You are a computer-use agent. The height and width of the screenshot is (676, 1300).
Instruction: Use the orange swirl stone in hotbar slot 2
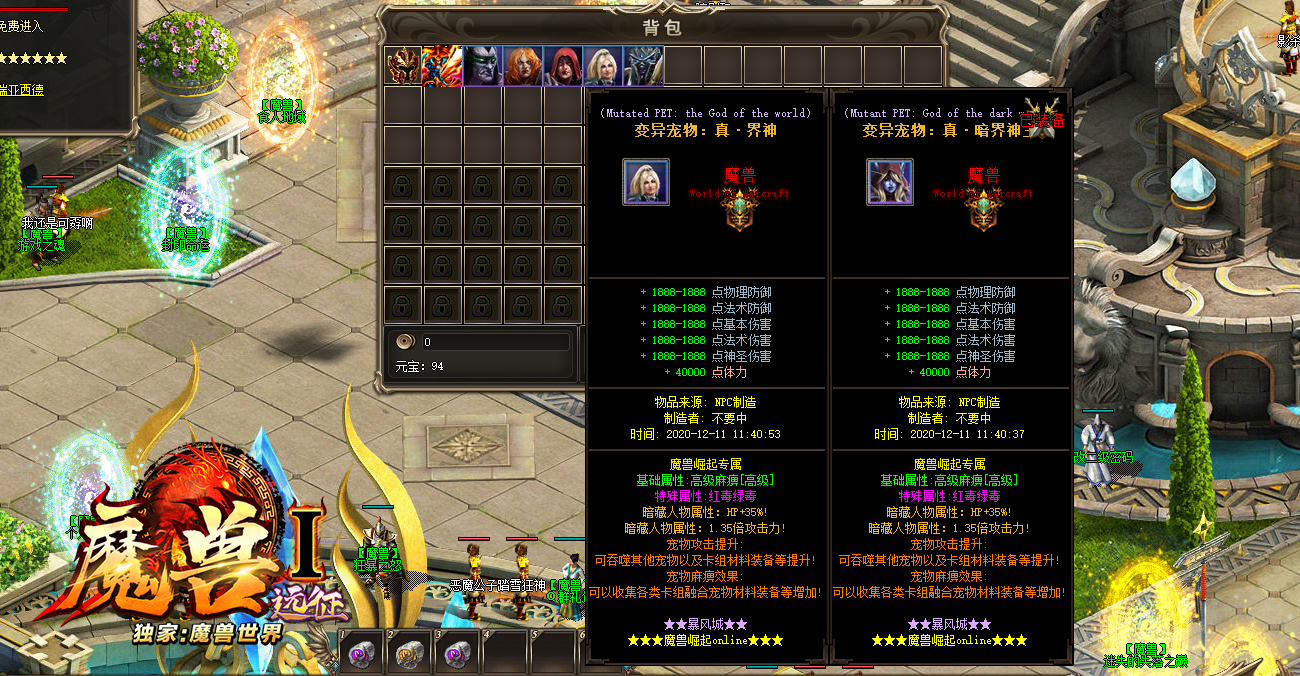click(x=409, y=654)
